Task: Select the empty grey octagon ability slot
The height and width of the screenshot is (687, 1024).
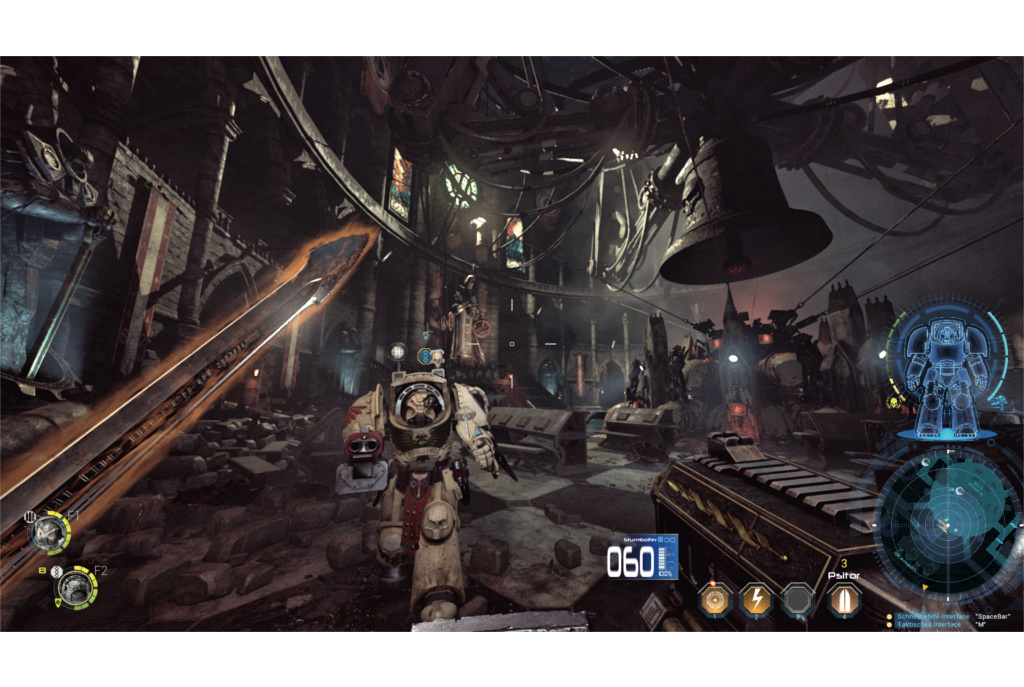Action: point(798,599)
